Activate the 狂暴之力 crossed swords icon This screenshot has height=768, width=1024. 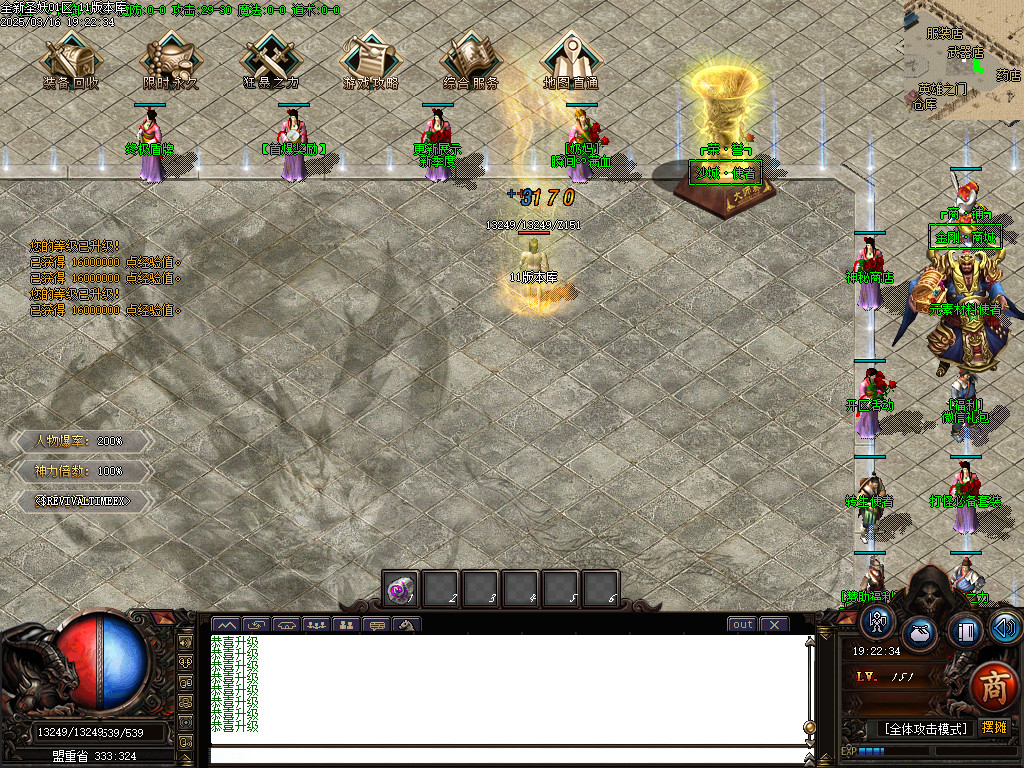pos(270,60)
